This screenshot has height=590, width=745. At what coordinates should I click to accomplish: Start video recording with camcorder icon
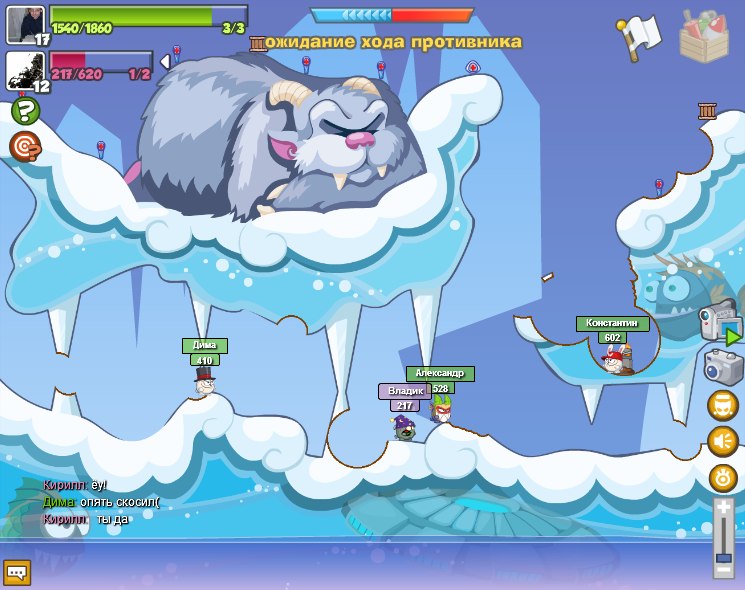point(720,324)
